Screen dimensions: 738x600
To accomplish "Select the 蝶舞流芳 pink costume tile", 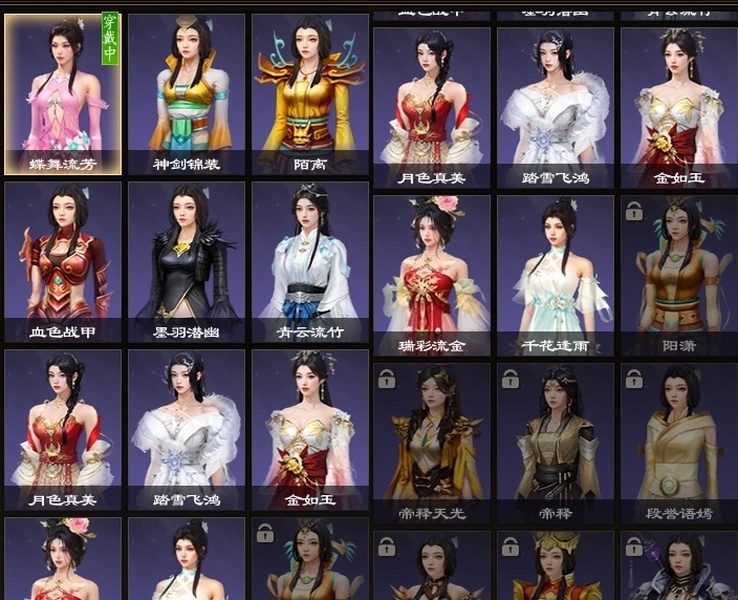I will point(63,94).
